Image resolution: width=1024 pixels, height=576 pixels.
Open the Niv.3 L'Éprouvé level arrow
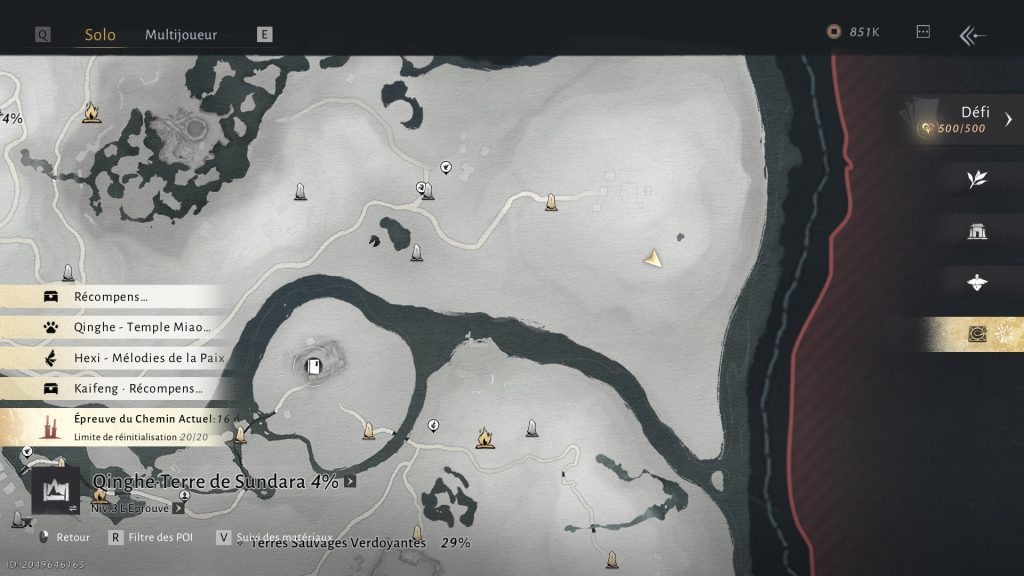[x=178, y=508]
